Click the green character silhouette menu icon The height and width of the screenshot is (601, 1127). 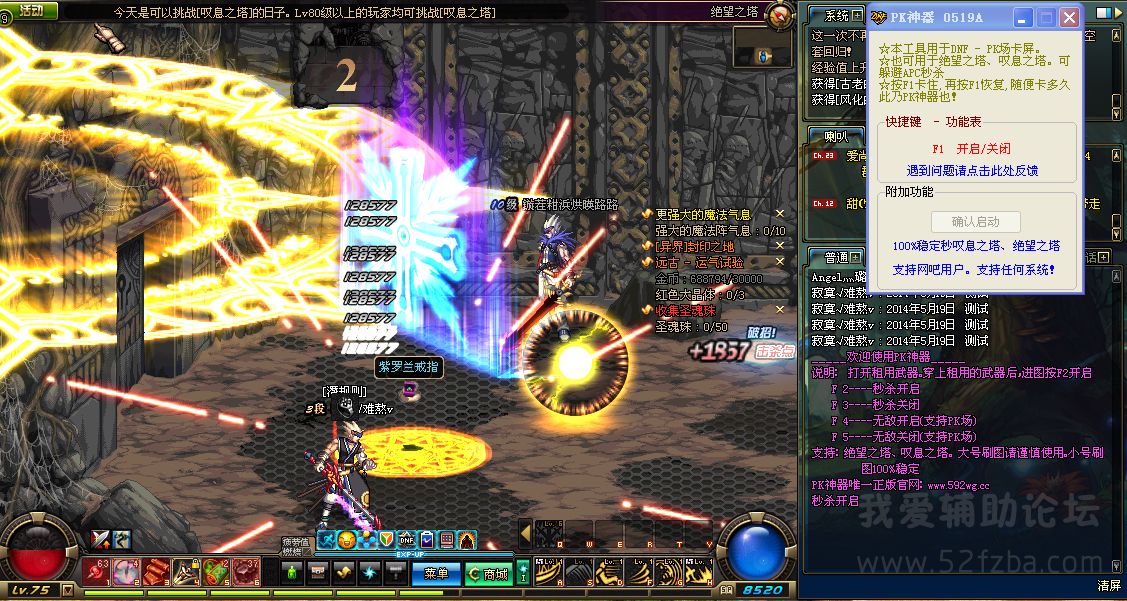coord(292,573)
